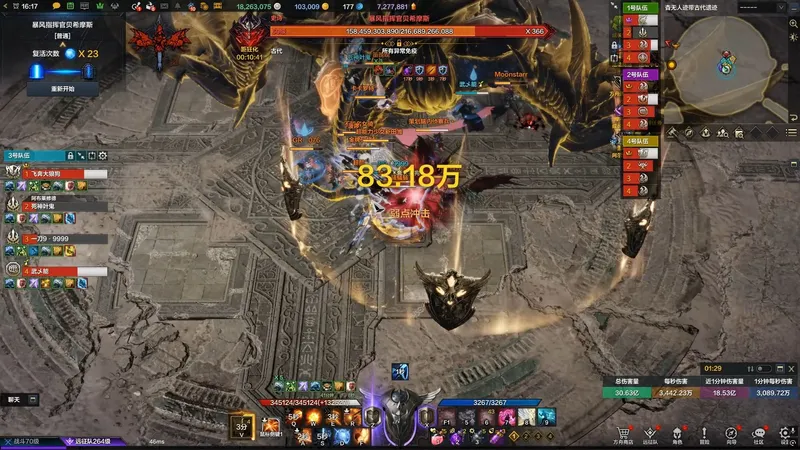Open the 社区 community menu
The height and width of the screenshot is (450, 800).
(x=758, y=435)
